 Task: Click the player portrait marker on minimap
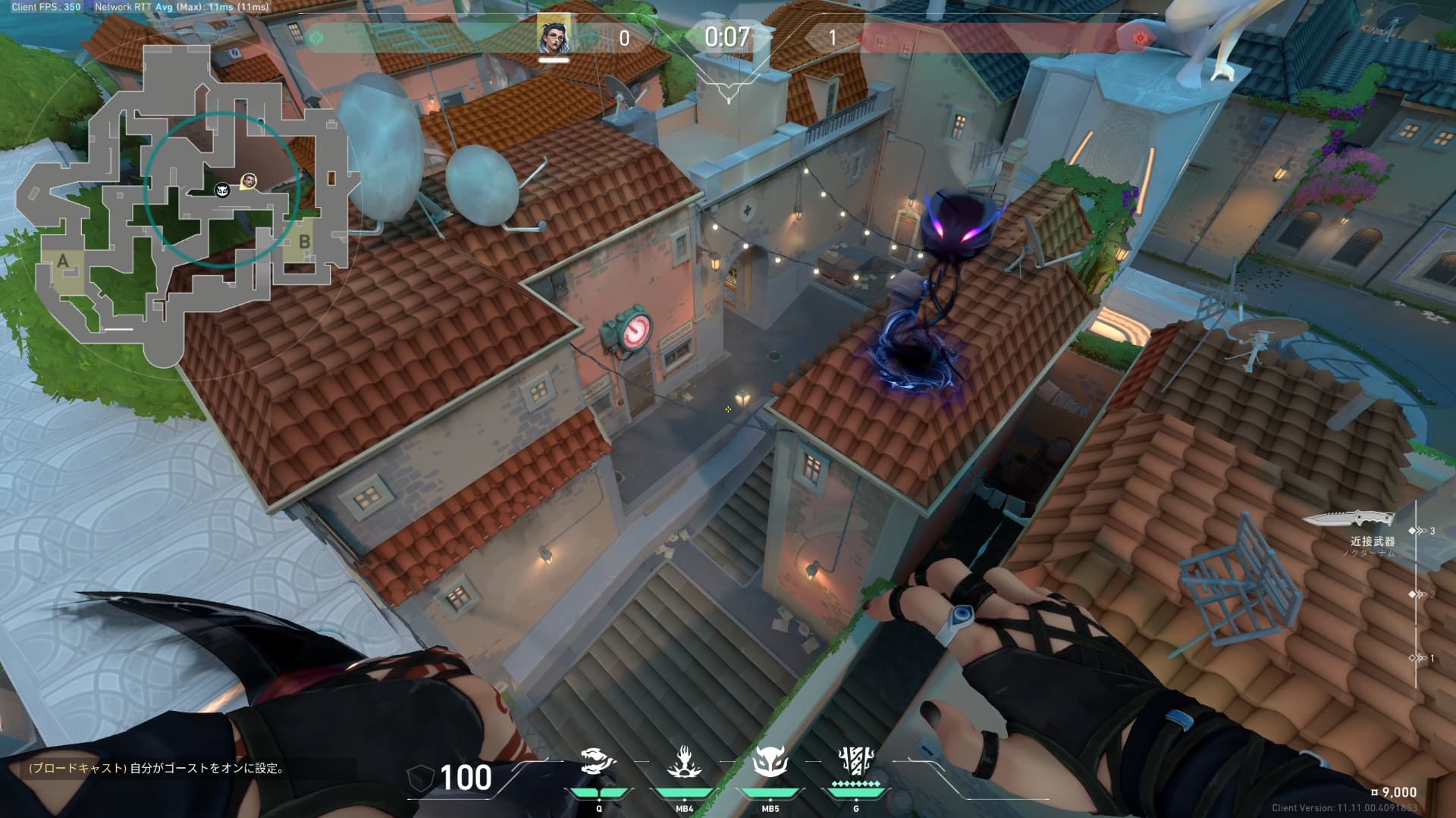point(248,181)
